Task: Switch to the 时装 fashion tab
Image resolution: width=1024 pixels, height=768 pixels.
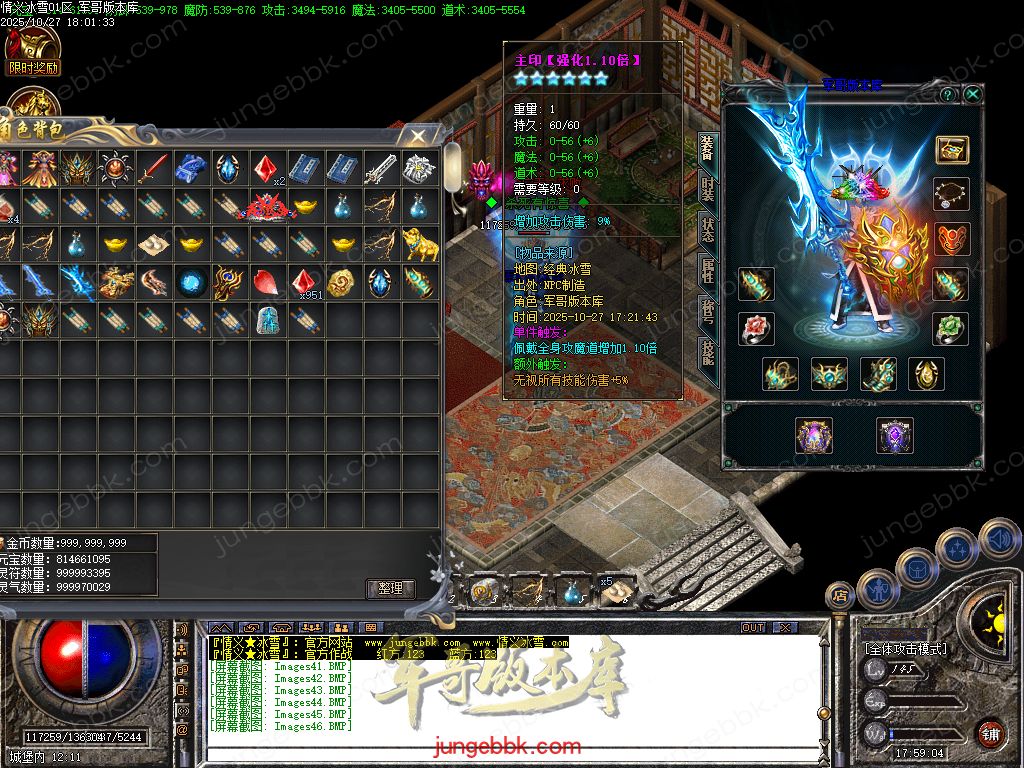Action: pyautogui.click(x=707, y=188)
